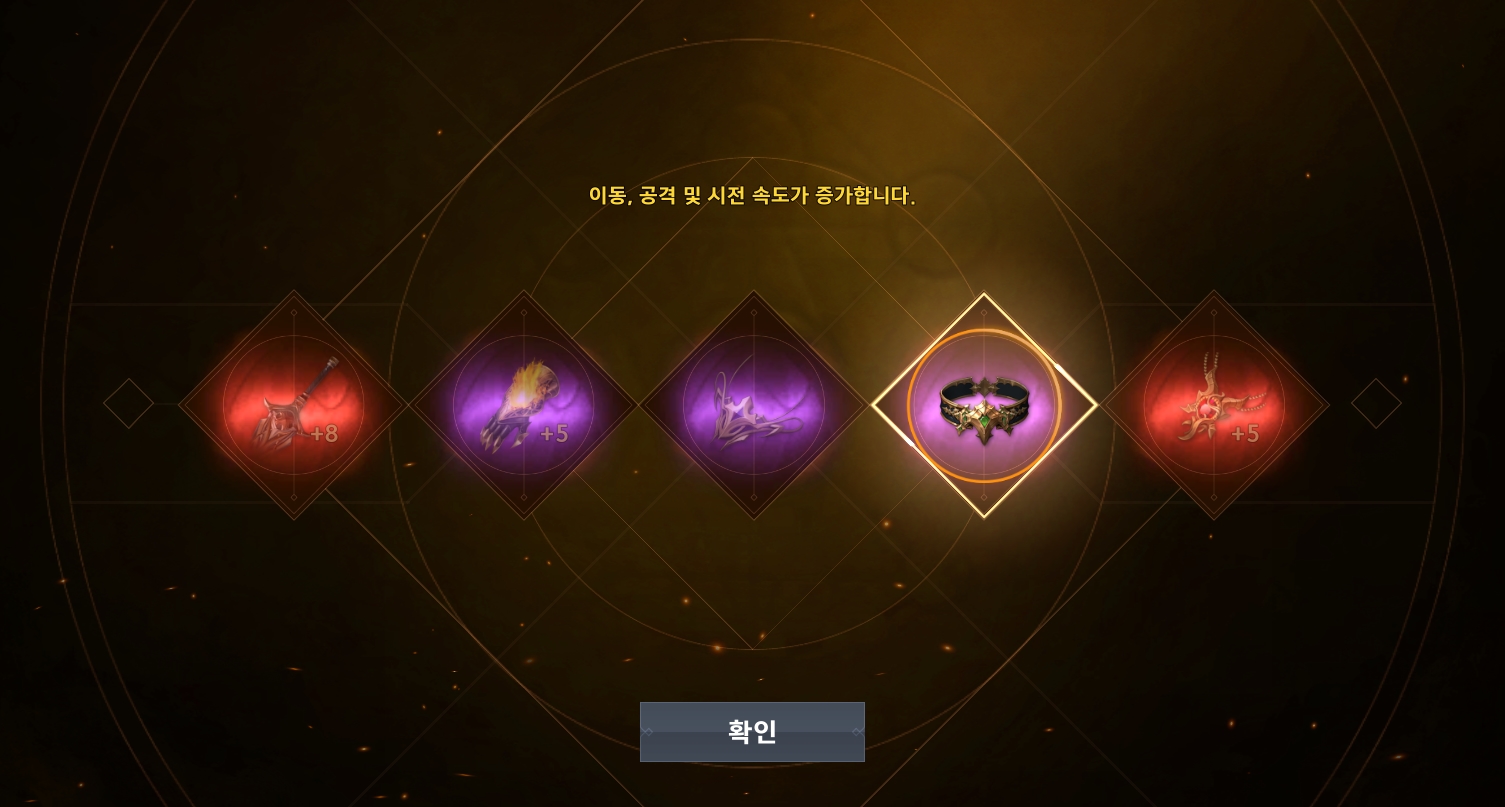The image size is (1505, 807).
Task: Select the purple winged ornament item
Action: [753, 404]
